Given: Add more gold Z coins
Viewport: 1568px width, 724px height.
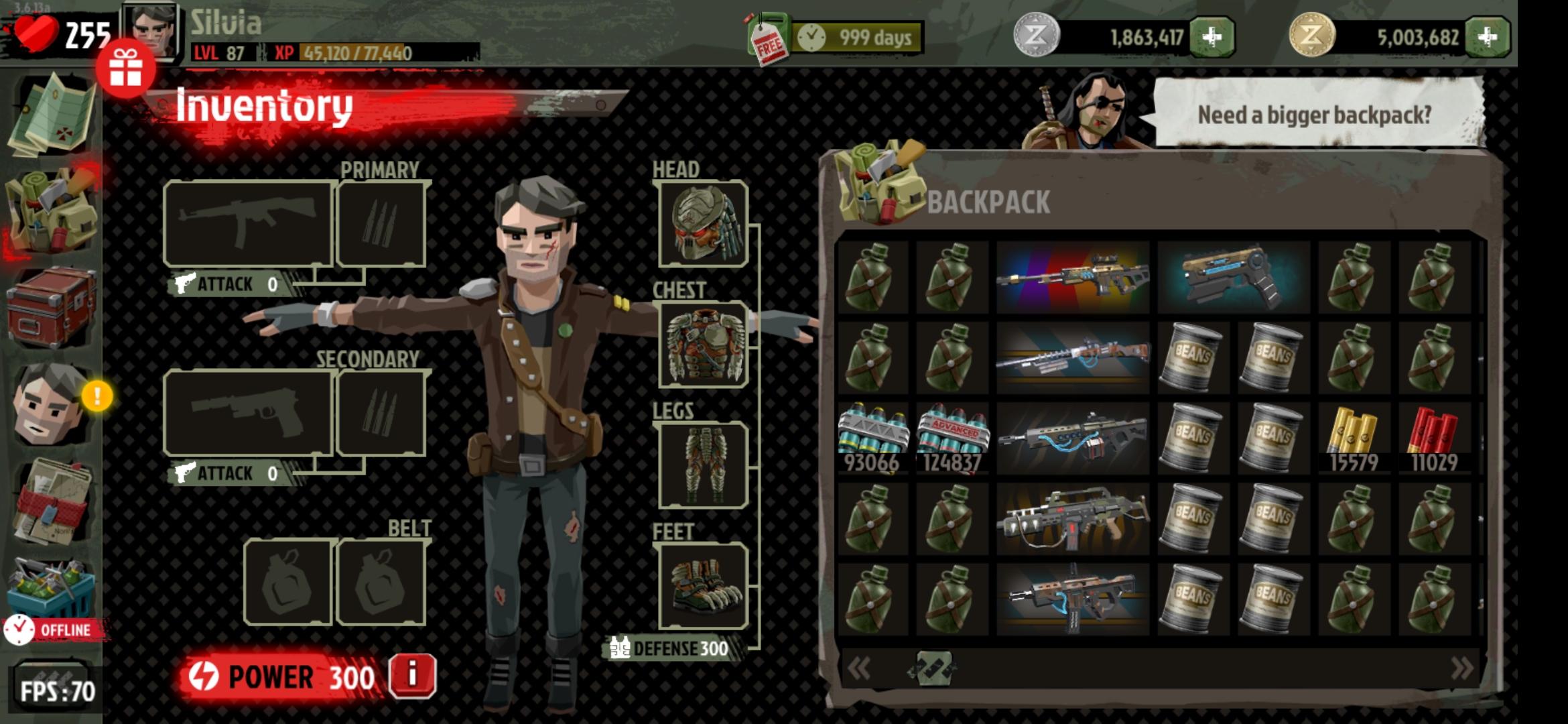Looking at the screenshot, I should coord(1487,37).
